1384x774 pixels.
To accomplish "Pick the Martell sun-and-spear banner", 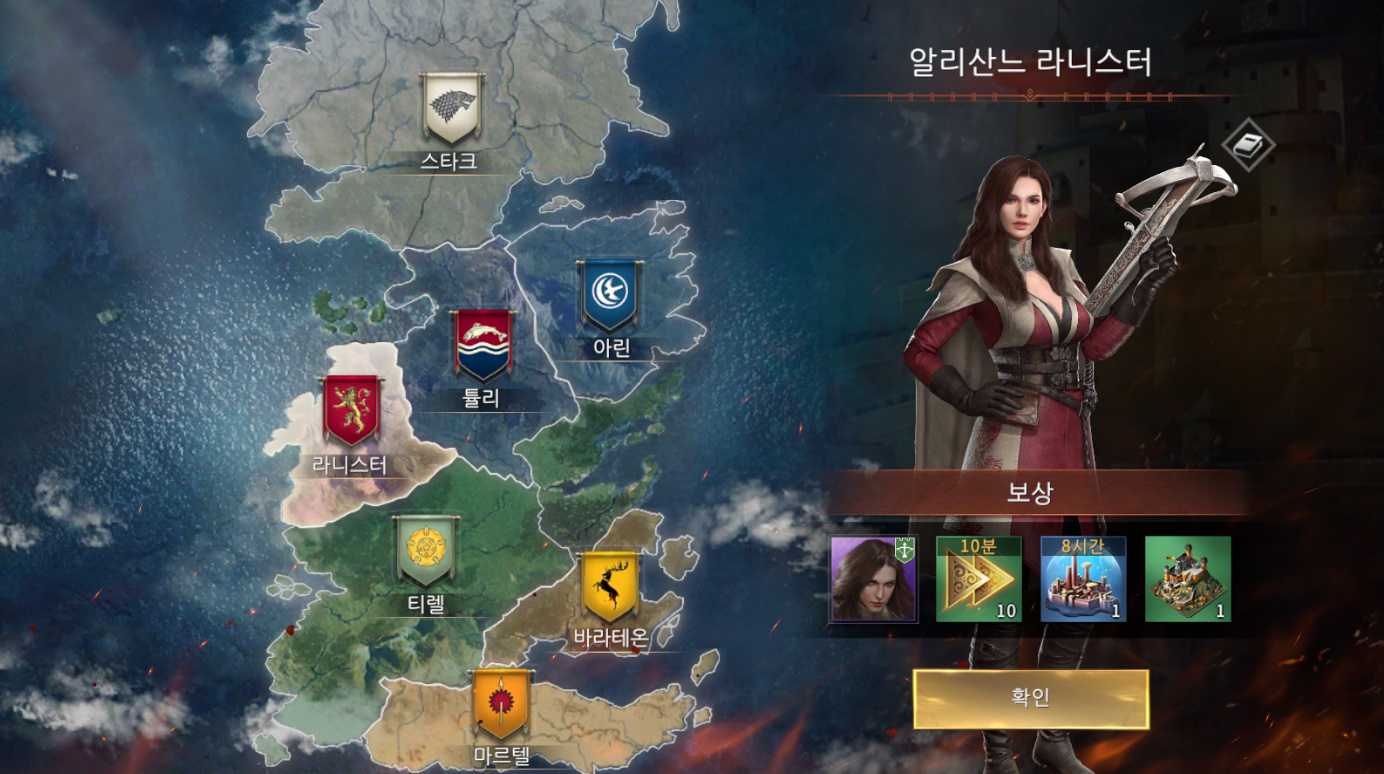I will coord(501,705).
